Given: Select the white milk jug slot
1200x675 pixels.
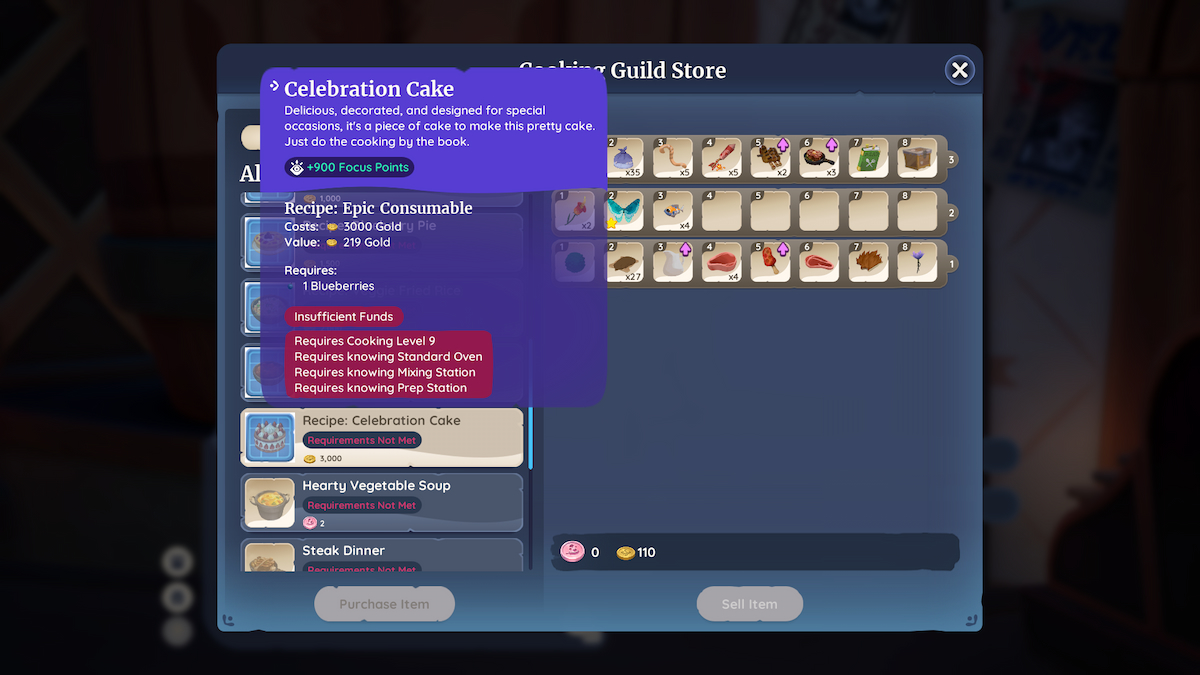Looking at the screenshot, I should [x=673, y=263].
